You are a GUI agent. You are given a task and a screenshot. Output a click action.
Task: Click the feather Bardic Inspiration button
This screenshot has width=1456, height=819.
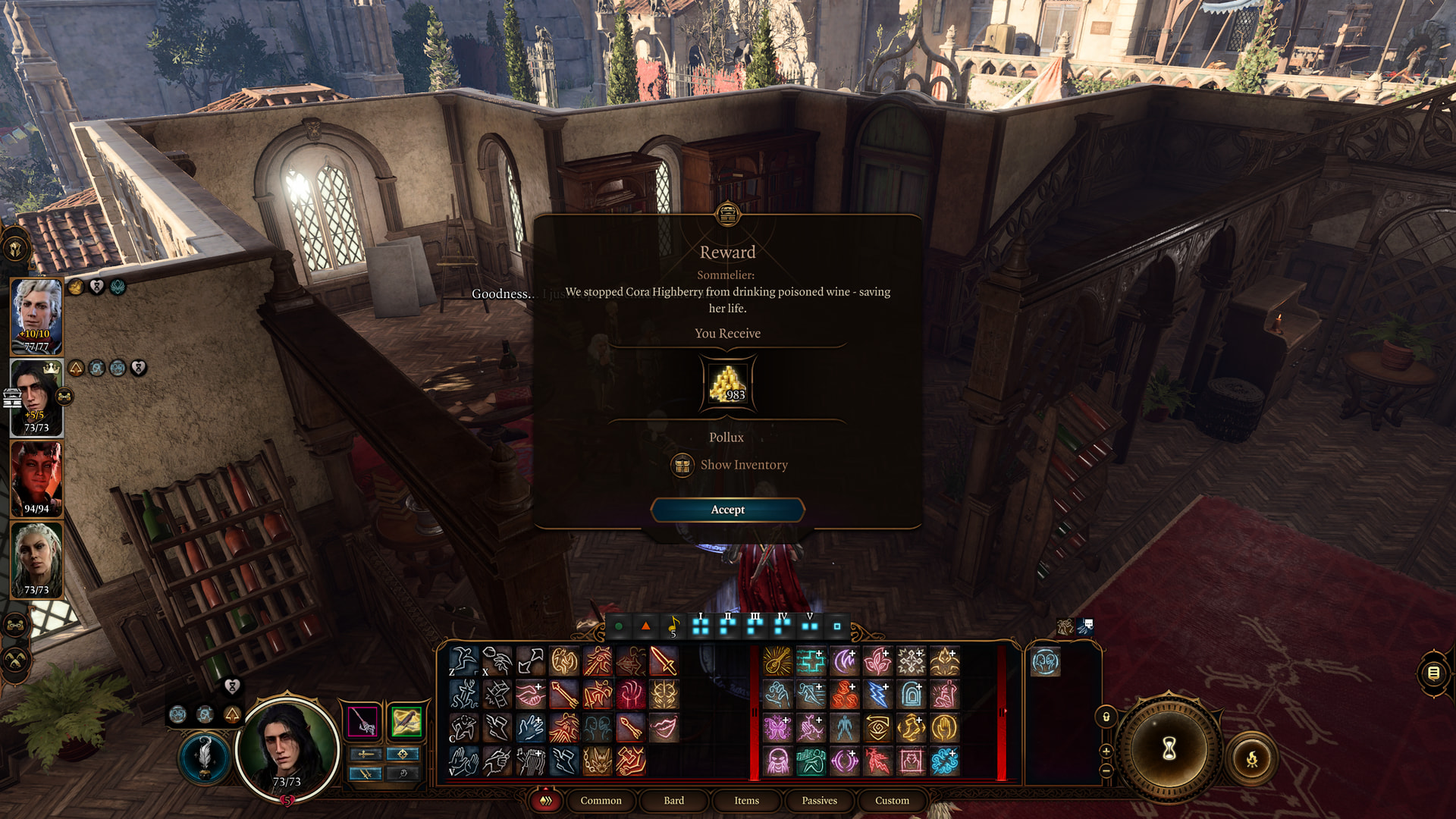coord(204,756)
